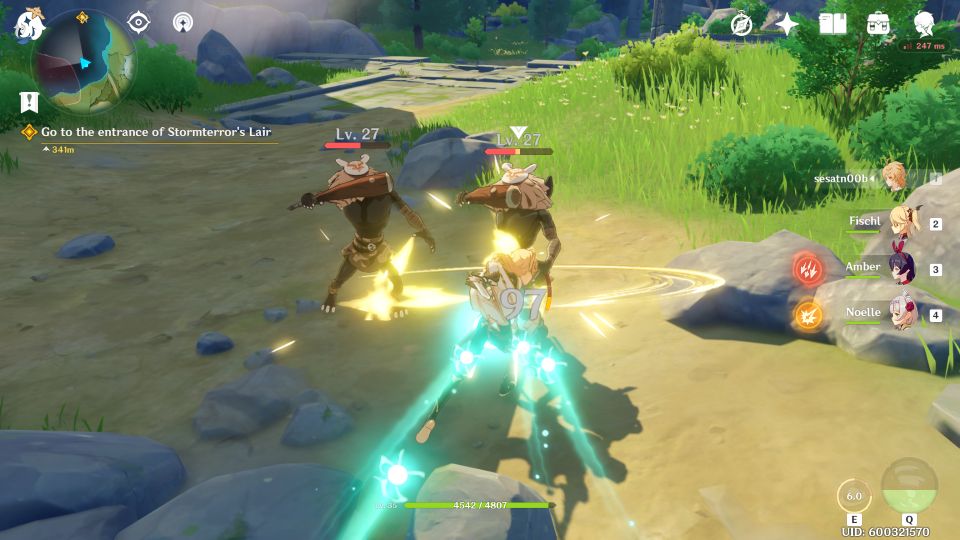Viewport: 960px width, 540px height.
Task: Open the Paimon main menu
Action: point(26,22)
